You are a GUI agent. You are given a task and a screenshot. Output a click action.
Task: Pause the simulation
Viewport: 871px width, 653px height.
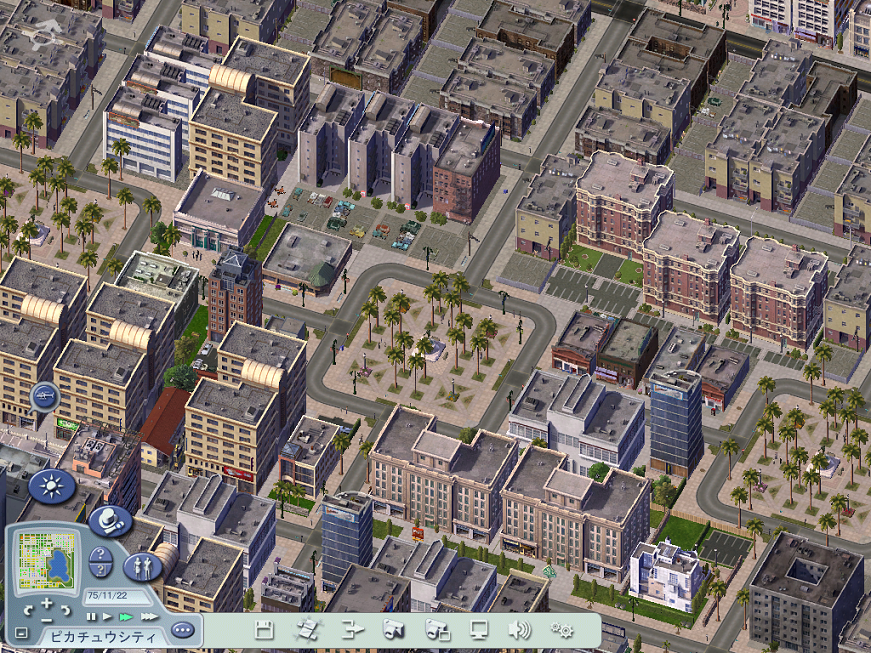[91, 617]
